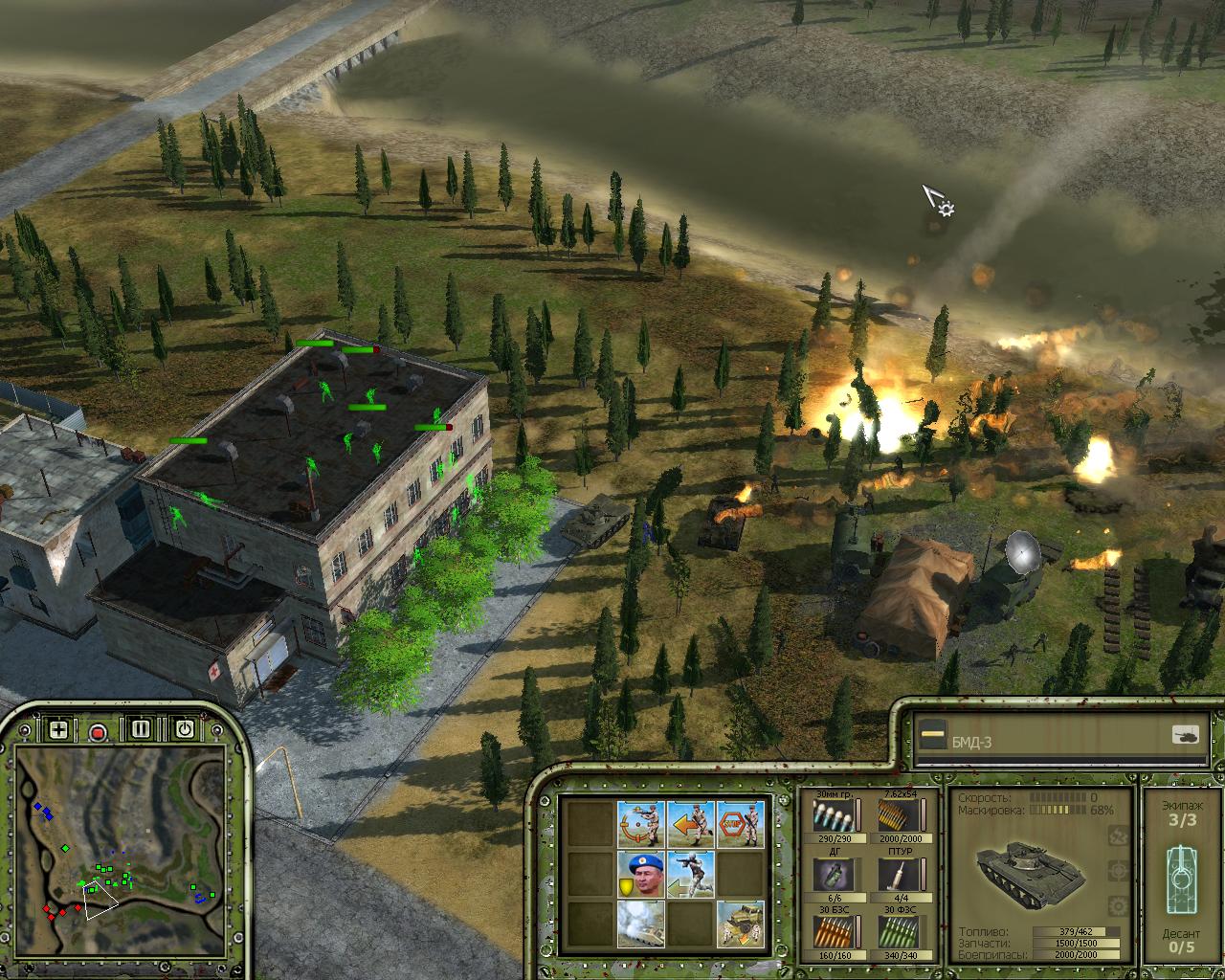Choose the truck unload troops command
This screenshot has width=1225, height=980.
pos(740,923)
